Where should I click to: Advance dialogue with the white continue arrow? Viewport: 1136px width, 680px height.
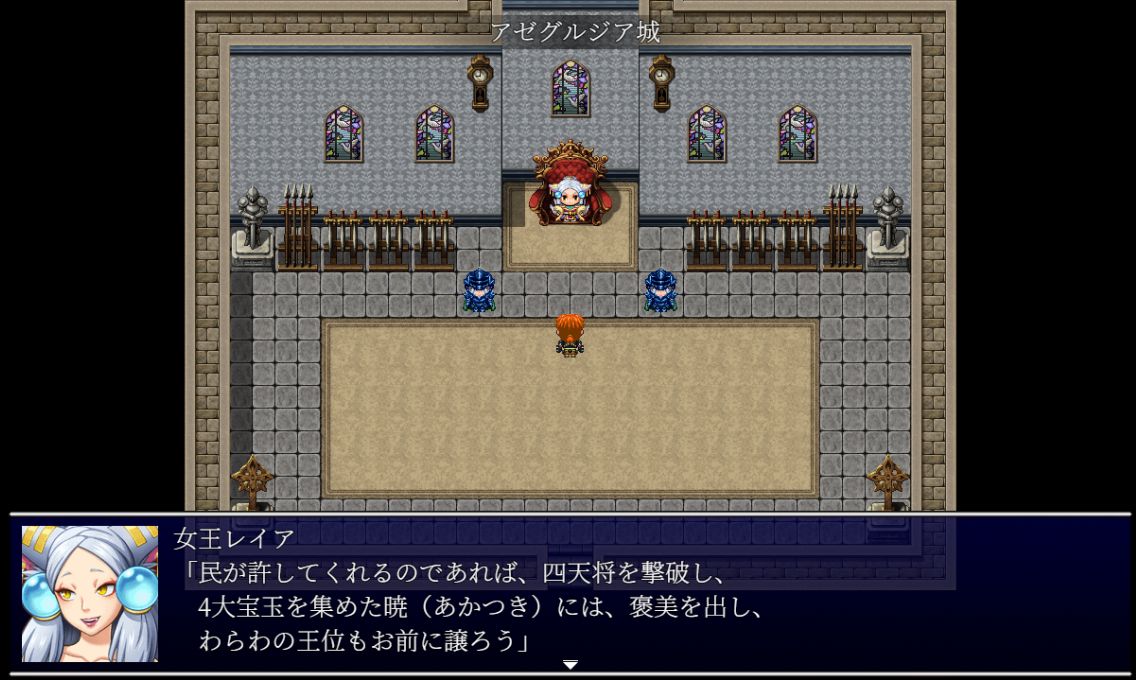coord(570,665)
